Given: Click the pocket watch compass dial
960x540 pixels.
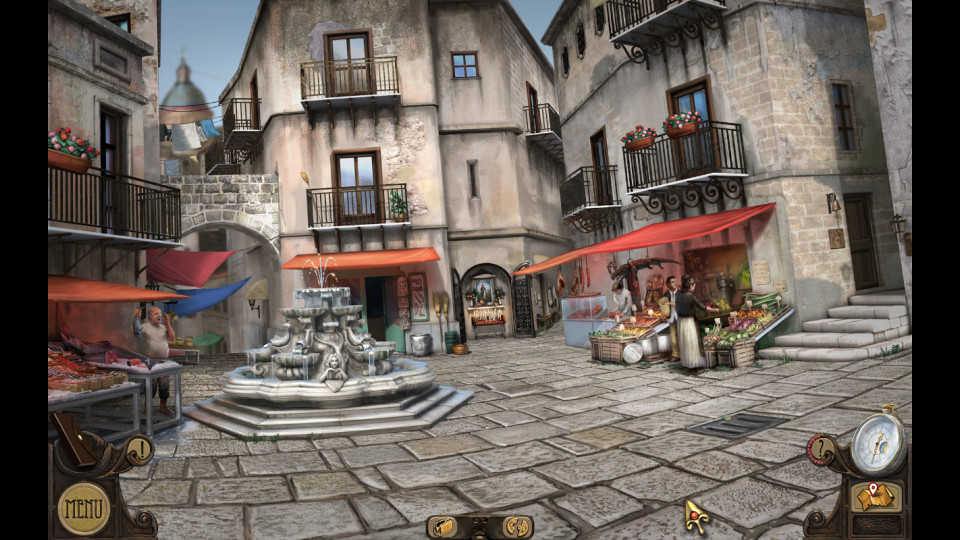Looking at the screenshot, I should click(x=878, y=443).
